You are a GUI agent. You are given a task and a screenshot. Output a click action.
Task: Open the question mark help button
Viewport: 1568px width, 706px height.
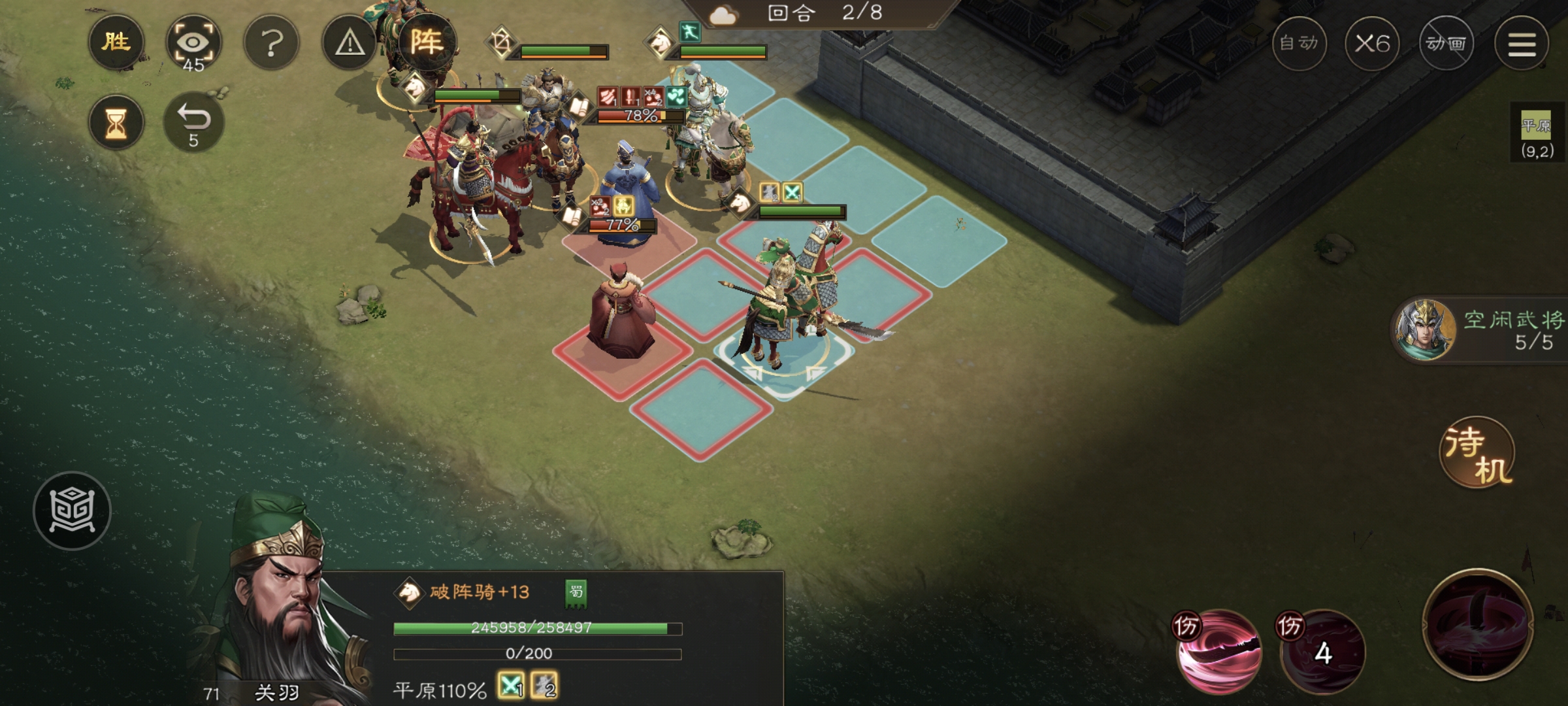(x=272, y=44)
